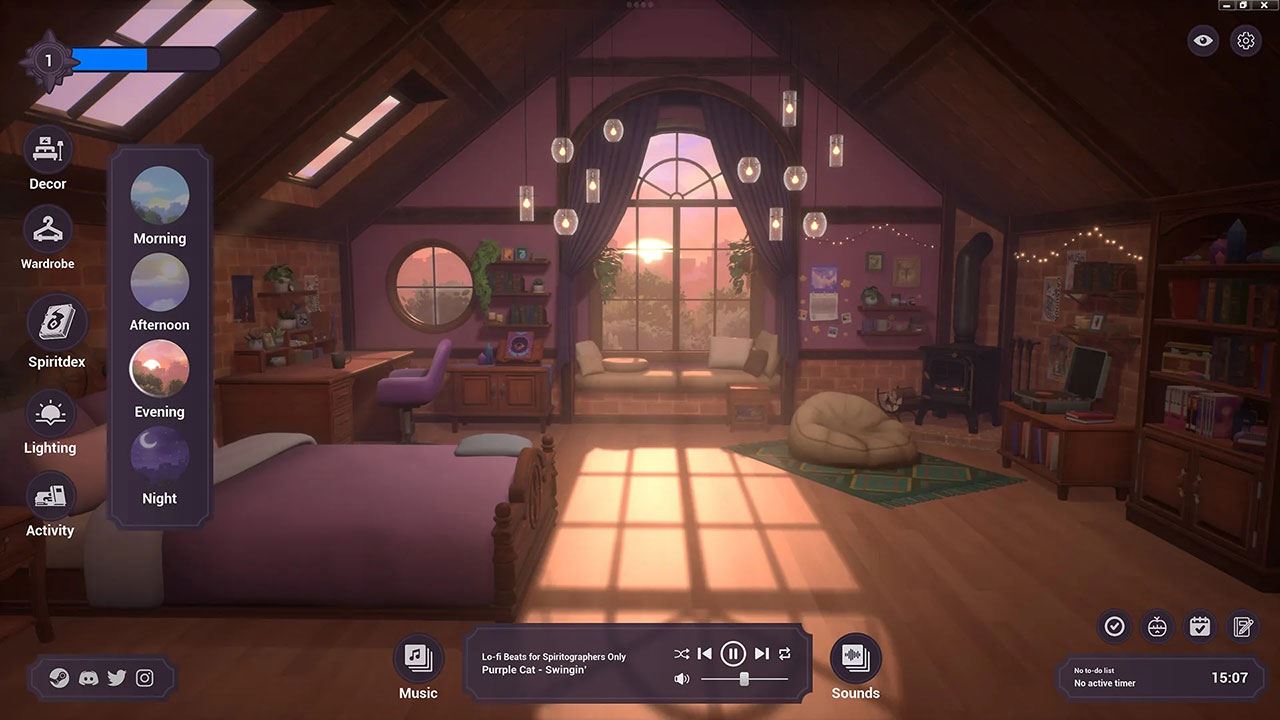
Task: Close the game window
Action: [x=1262, y=5]
